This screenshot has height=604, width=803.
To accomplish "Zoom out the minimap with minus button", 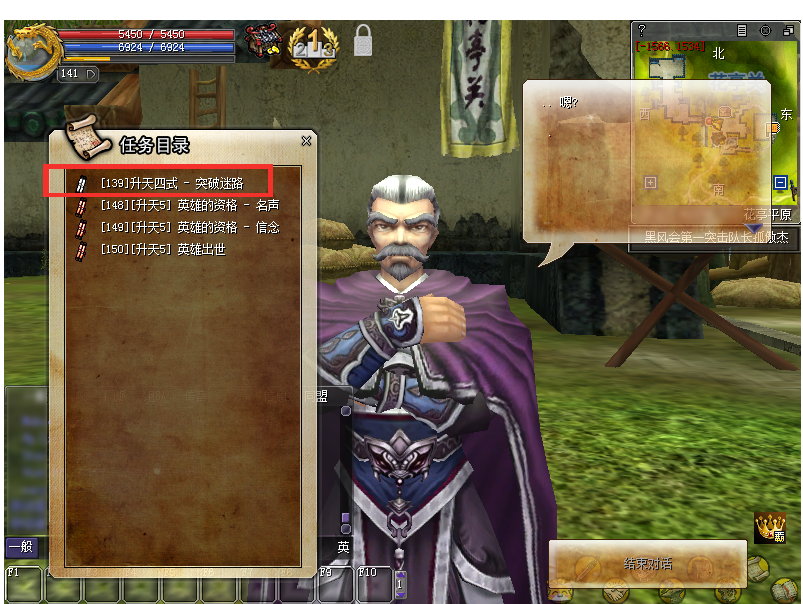I will coord(780,183).
